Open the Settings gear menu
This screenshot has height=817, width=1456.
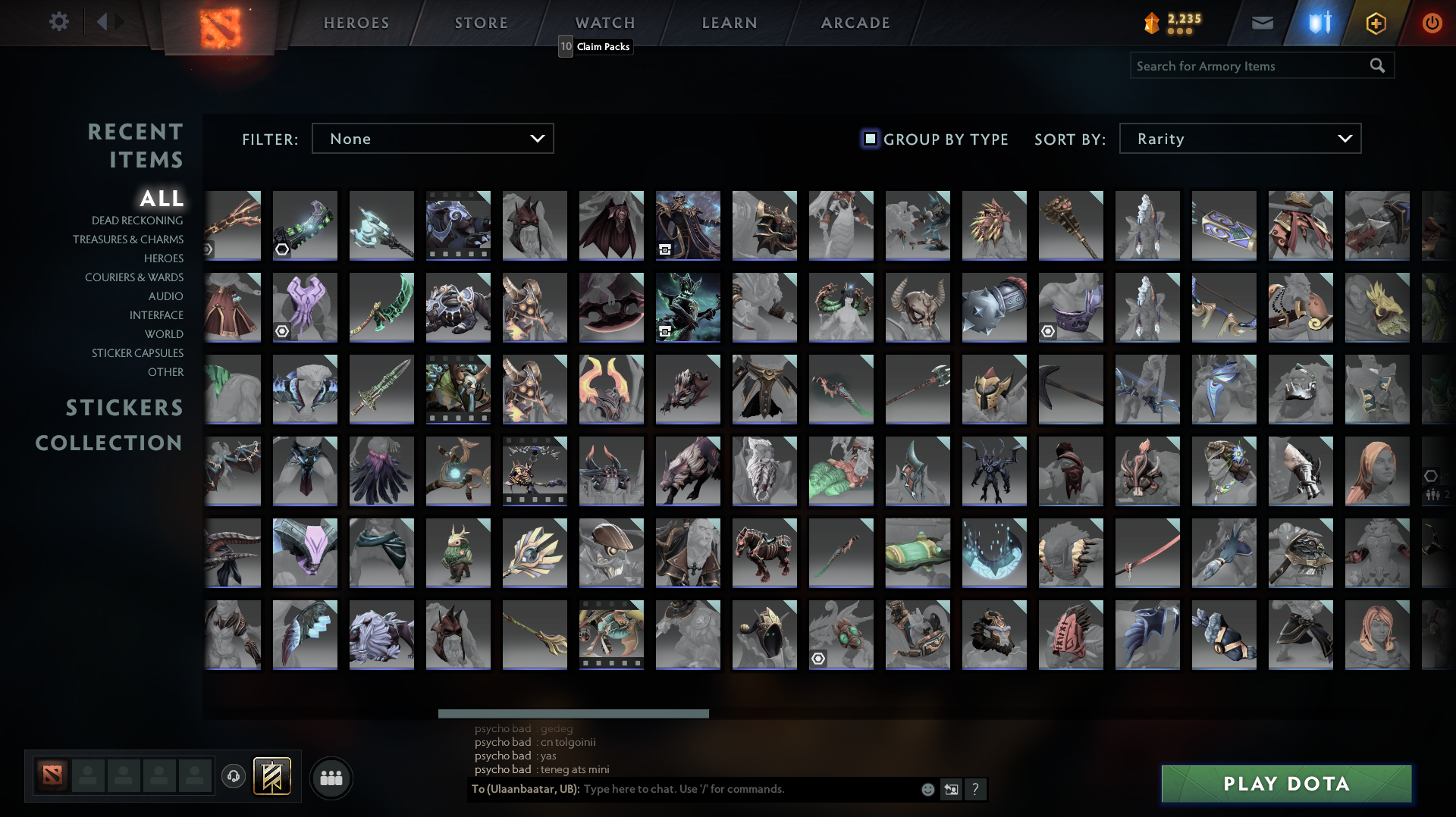pos(59,22)
